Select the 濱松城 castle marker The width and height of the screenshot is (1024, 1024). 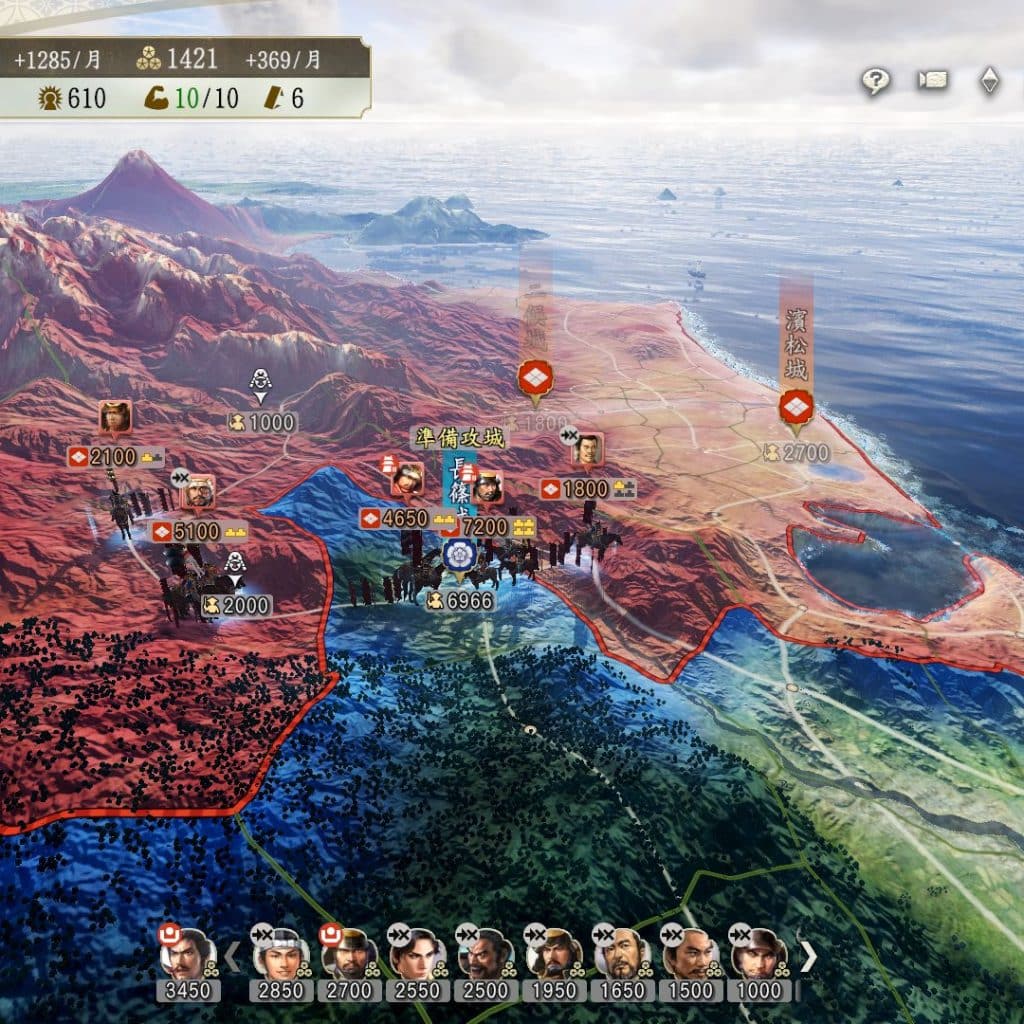[796, 407]
